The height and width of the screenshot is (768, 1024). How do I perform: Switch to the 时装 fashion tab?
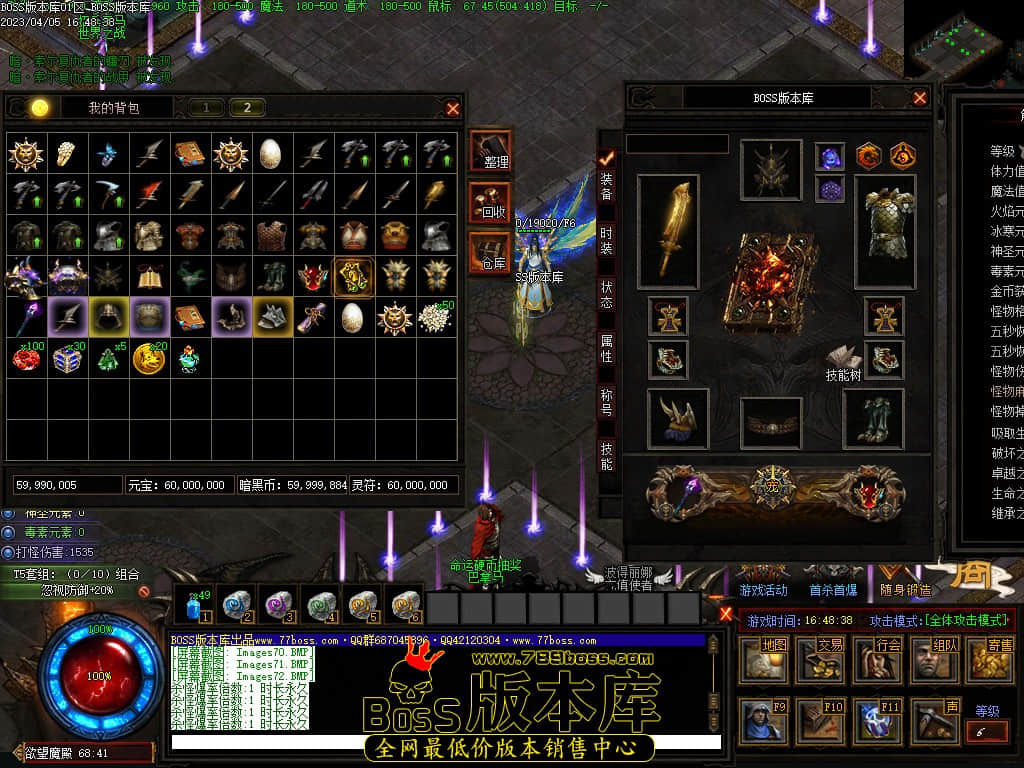[607, 240]
